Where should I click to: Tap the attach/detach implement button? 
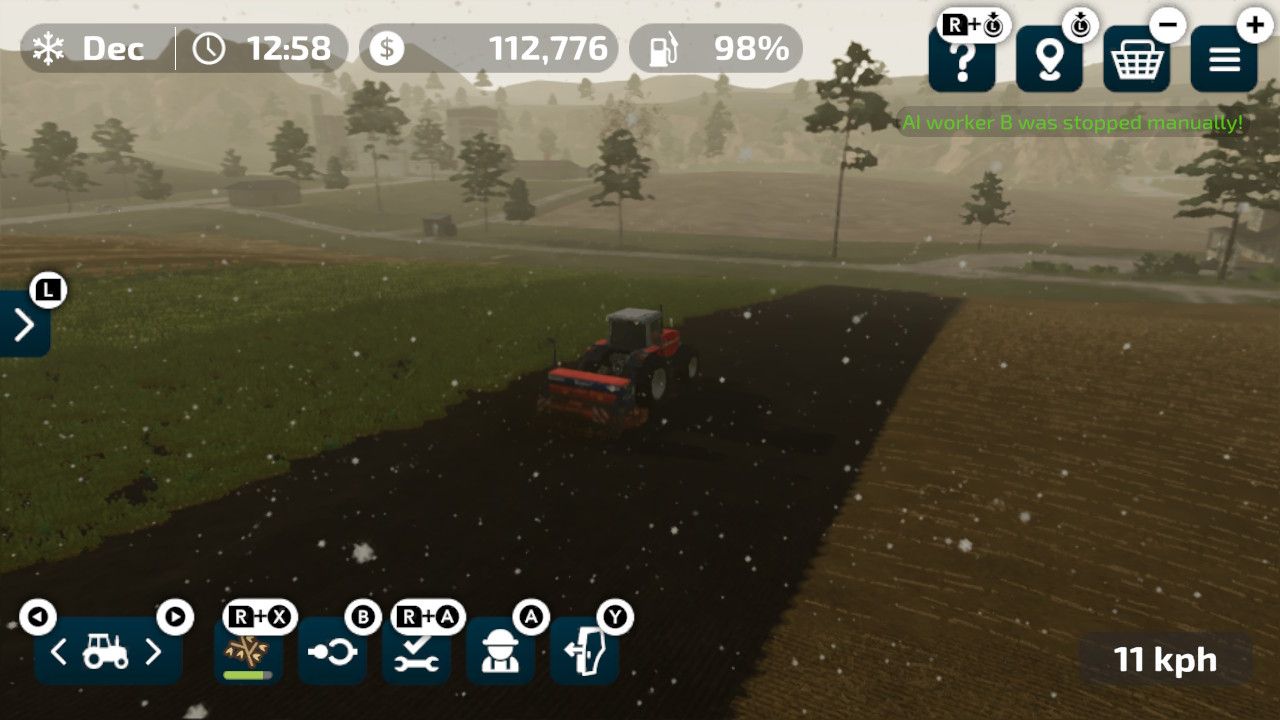(332, 652)
